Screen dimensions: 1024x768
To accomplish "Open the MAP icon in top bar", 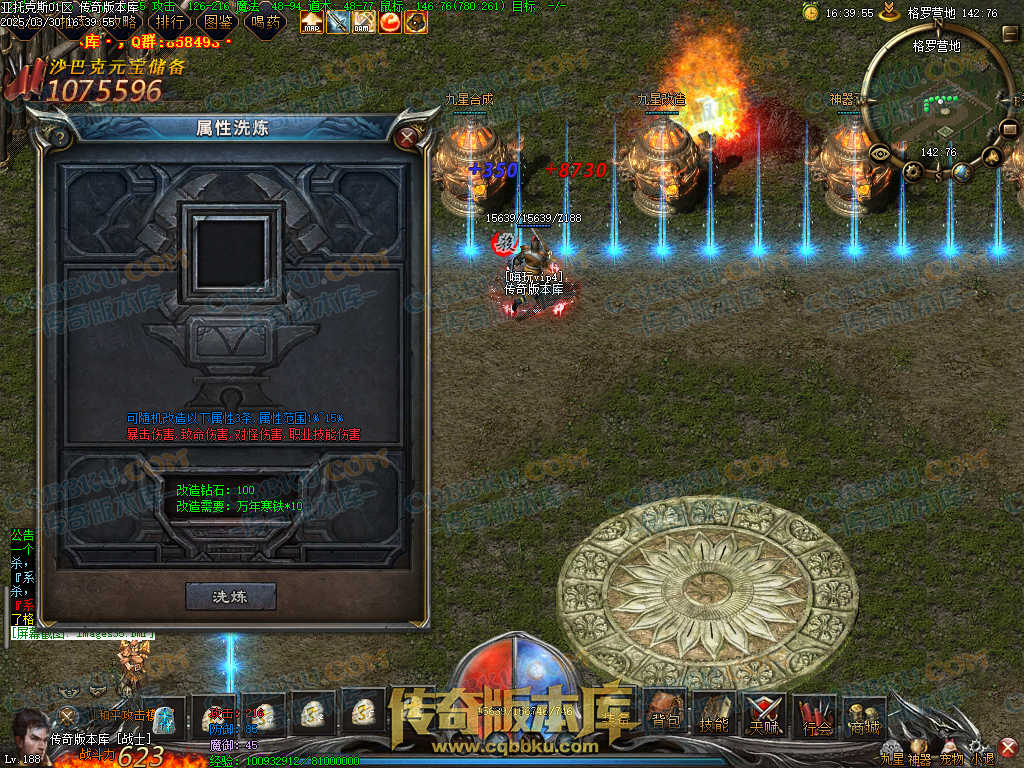I will tap(312, 21).
